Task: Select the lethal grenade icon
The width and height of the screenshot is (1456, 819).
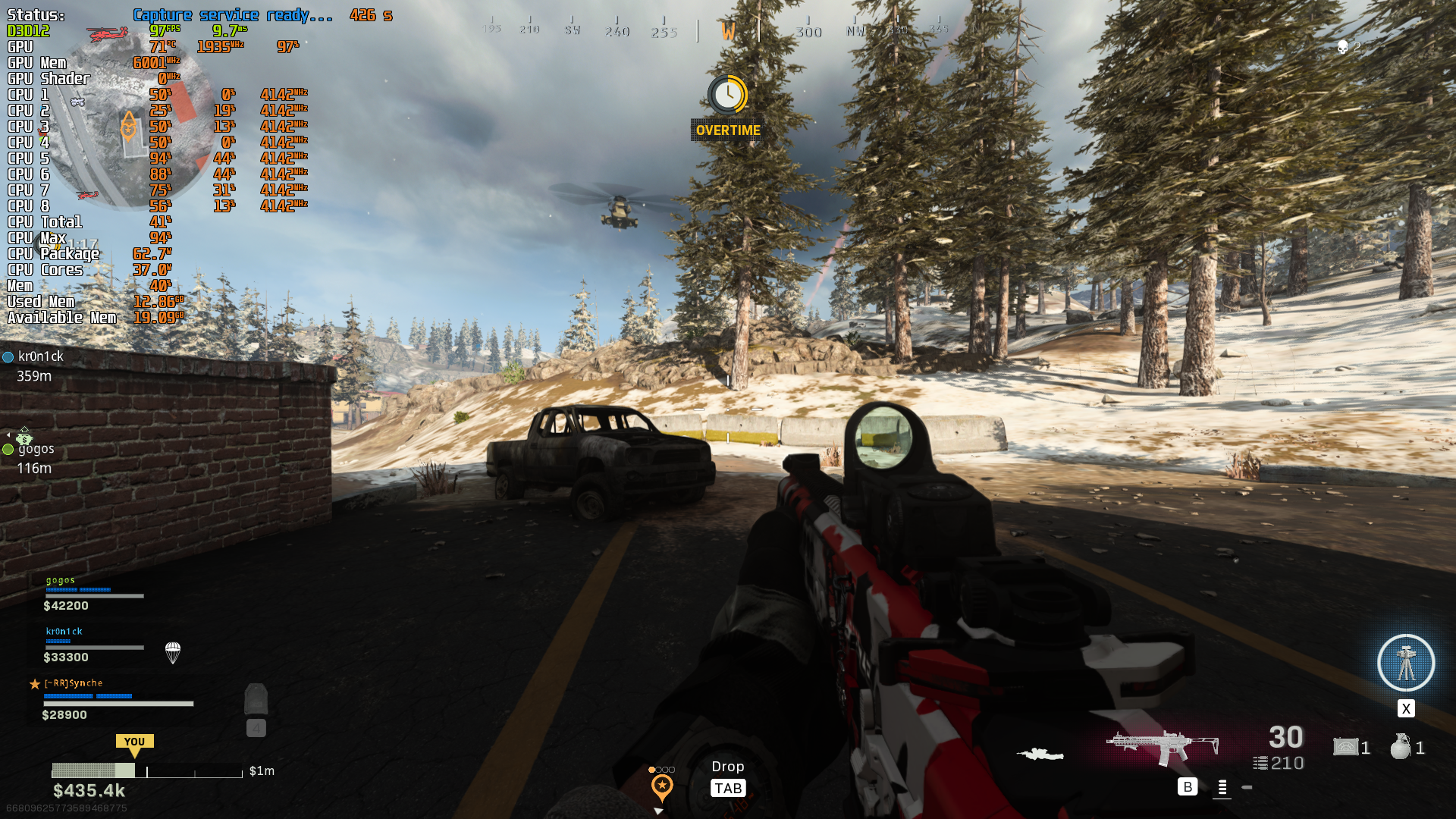Action: (1401, 747)
